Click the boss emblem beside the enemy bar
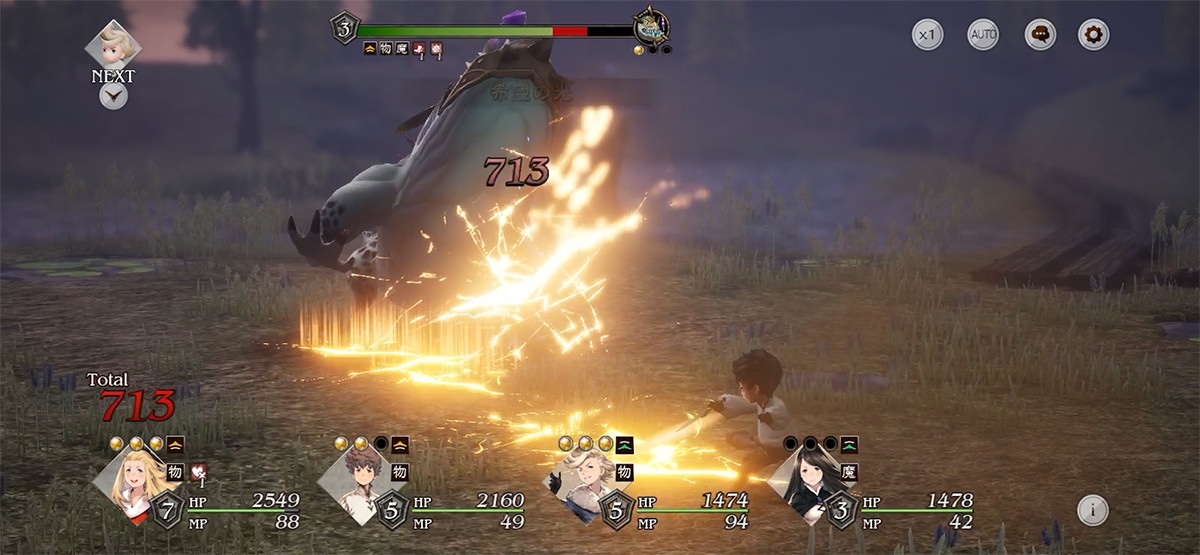Screen dimensions: 1200x555 pyautogui.click(x=651, y=27)
